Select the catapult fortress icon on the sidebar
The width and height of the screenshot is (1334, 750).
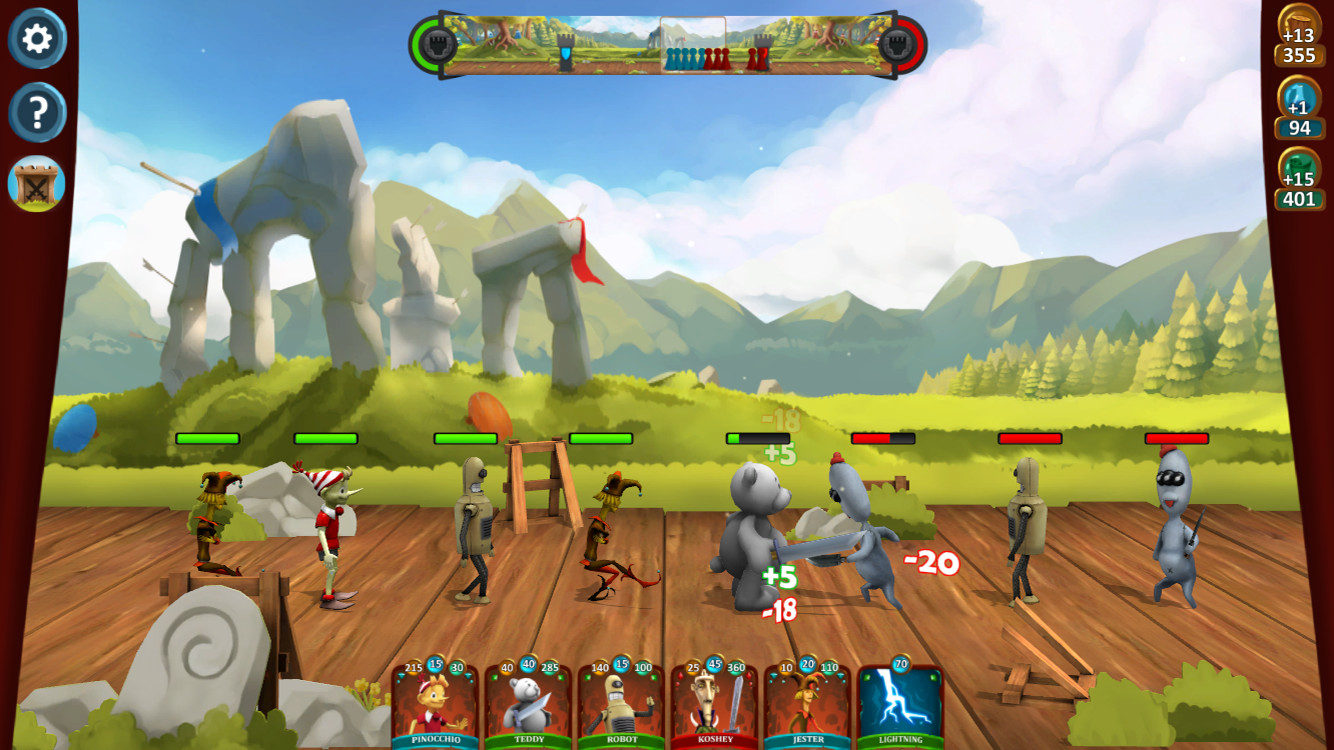38,184
